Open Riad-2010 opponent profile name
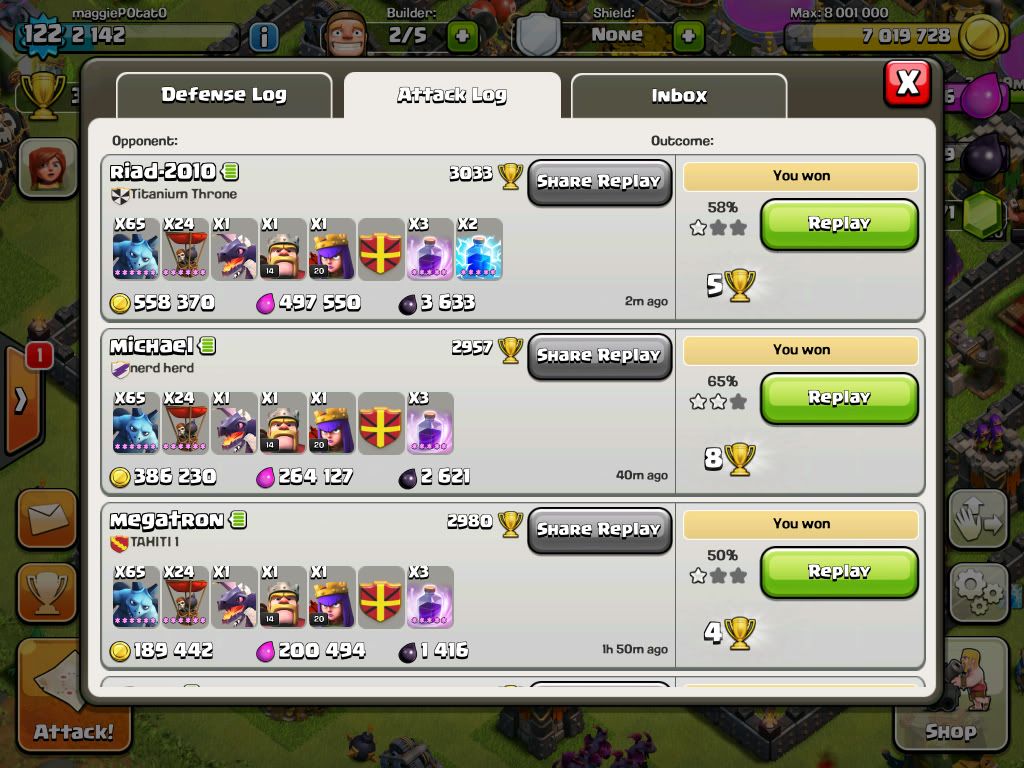Viewport: 1024px width, 768px height. (163, 172)
